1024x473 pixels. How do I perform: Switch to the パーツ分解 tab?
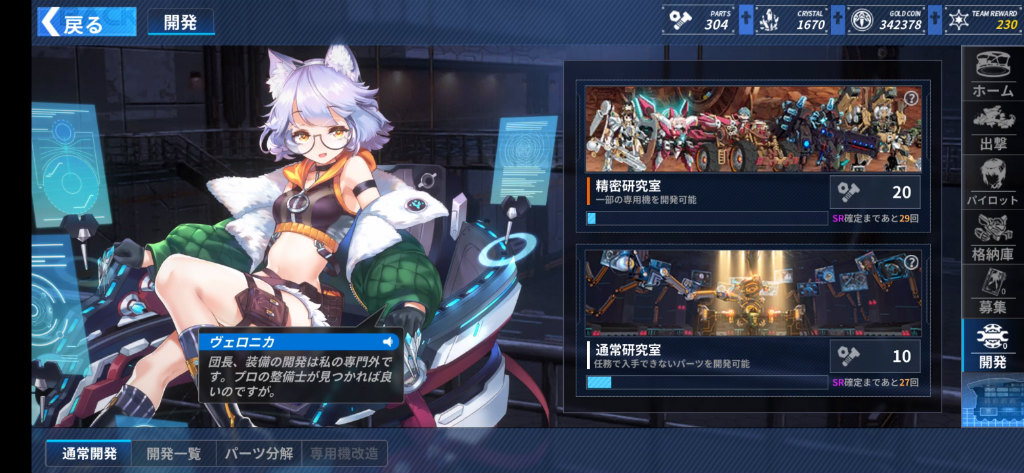point(258,454)
